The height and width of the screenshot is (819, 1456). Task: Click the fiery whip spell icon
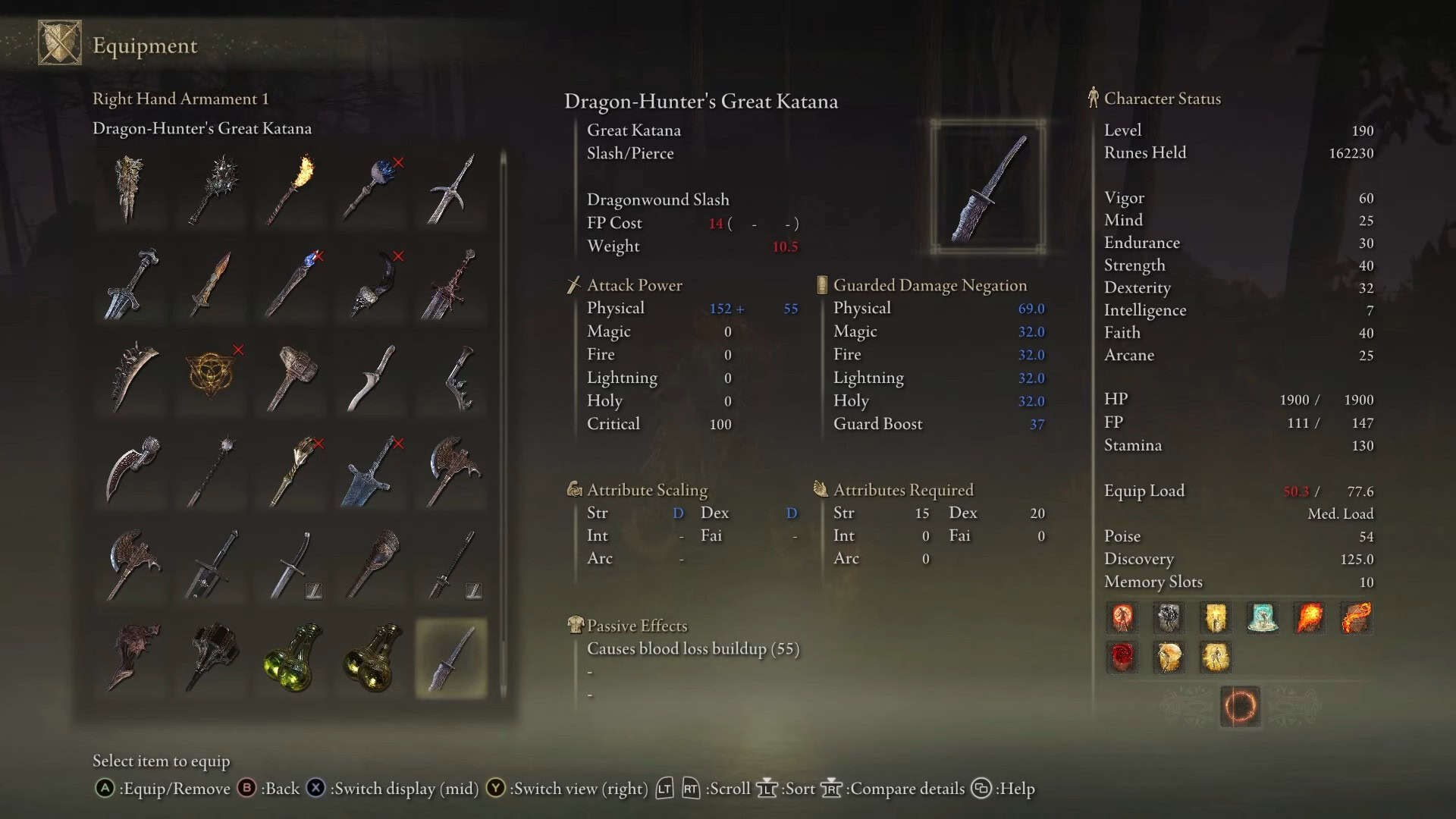[1356, 618]
